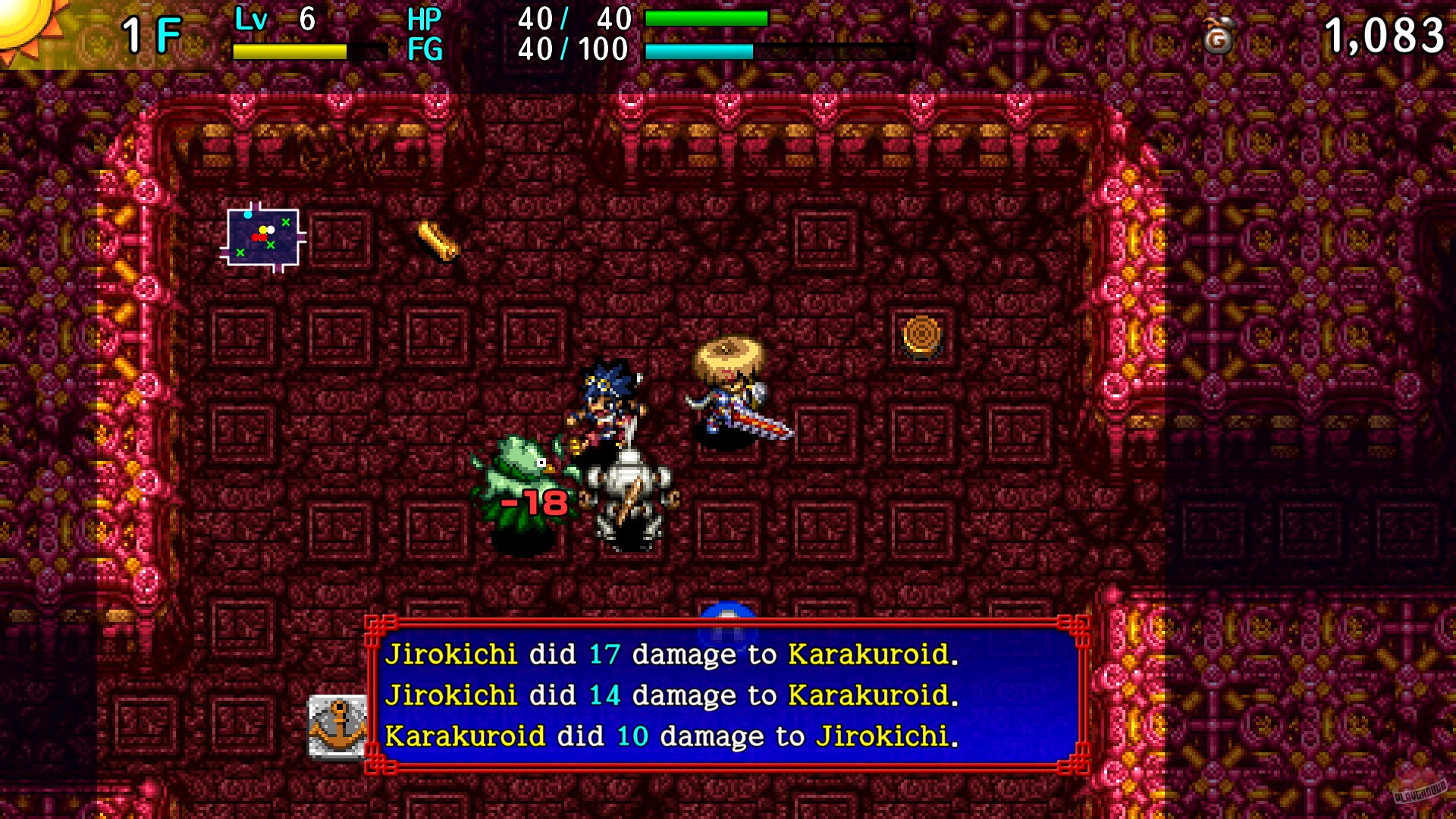Click the minimap in the corner

[x=262, y=239]
